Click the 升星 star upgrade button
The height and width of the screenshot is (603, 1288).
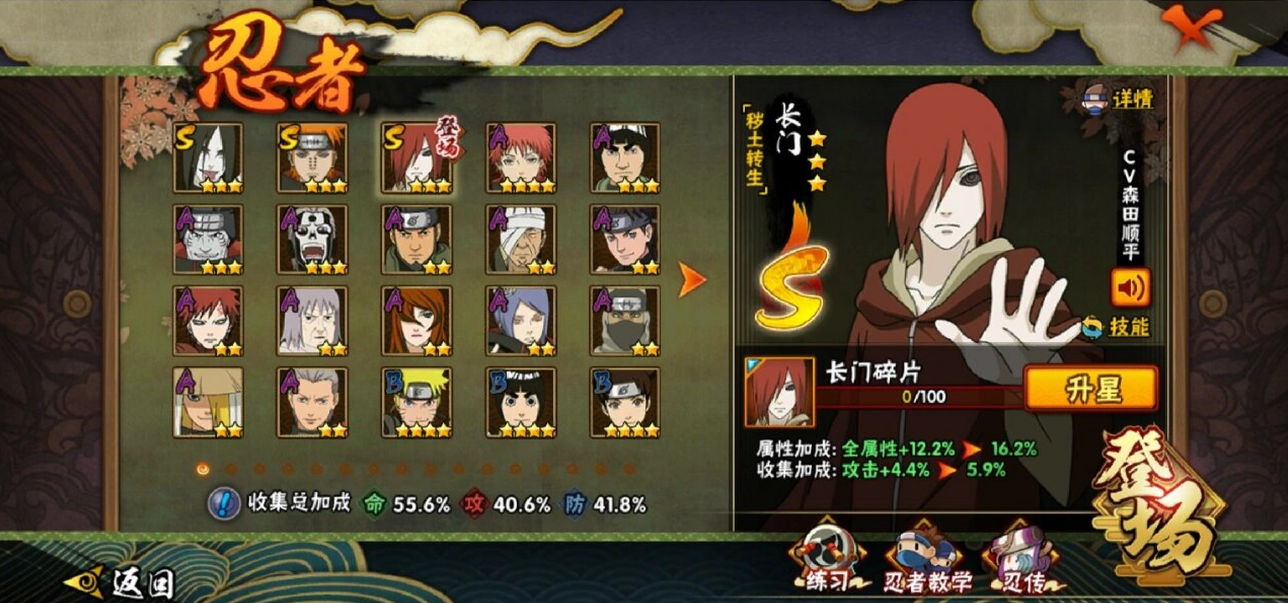tap(1089, 387)
